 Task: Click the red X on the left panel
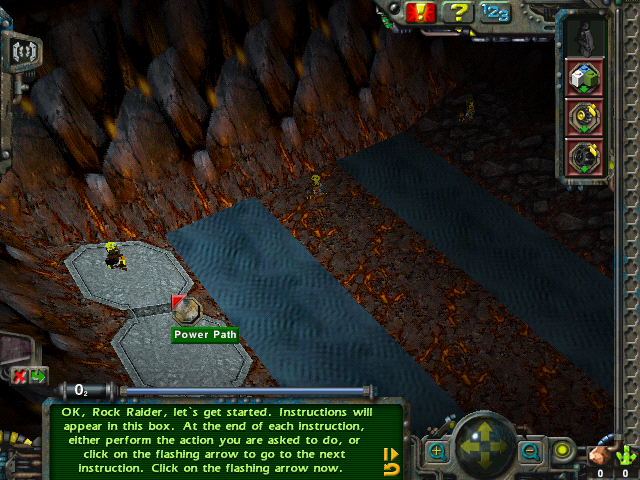(x=19, y=376)
